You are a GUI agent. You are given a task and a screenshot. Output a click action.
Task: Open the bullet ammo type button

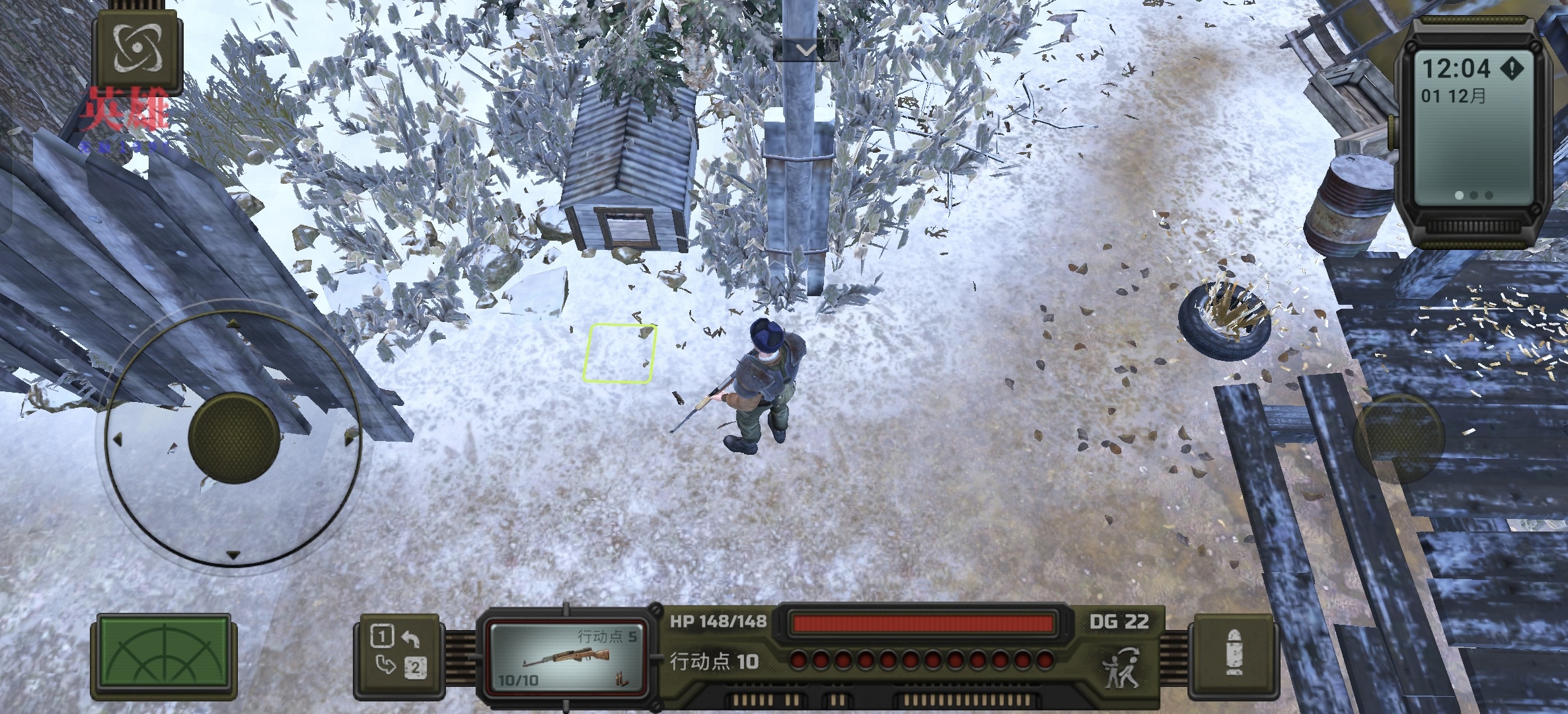click(1232, 656)
